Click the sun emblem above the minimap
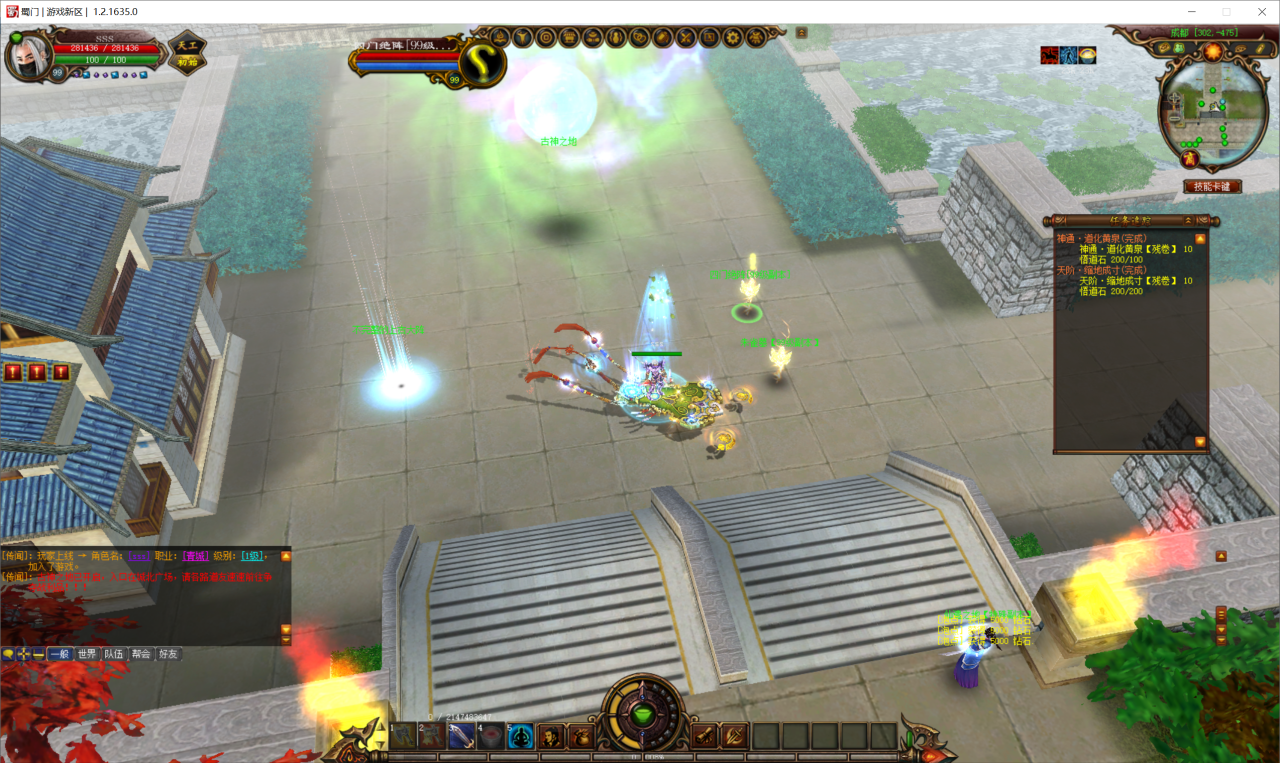The height and width of the screenshot is (763, 1280). coord(1212,51)
